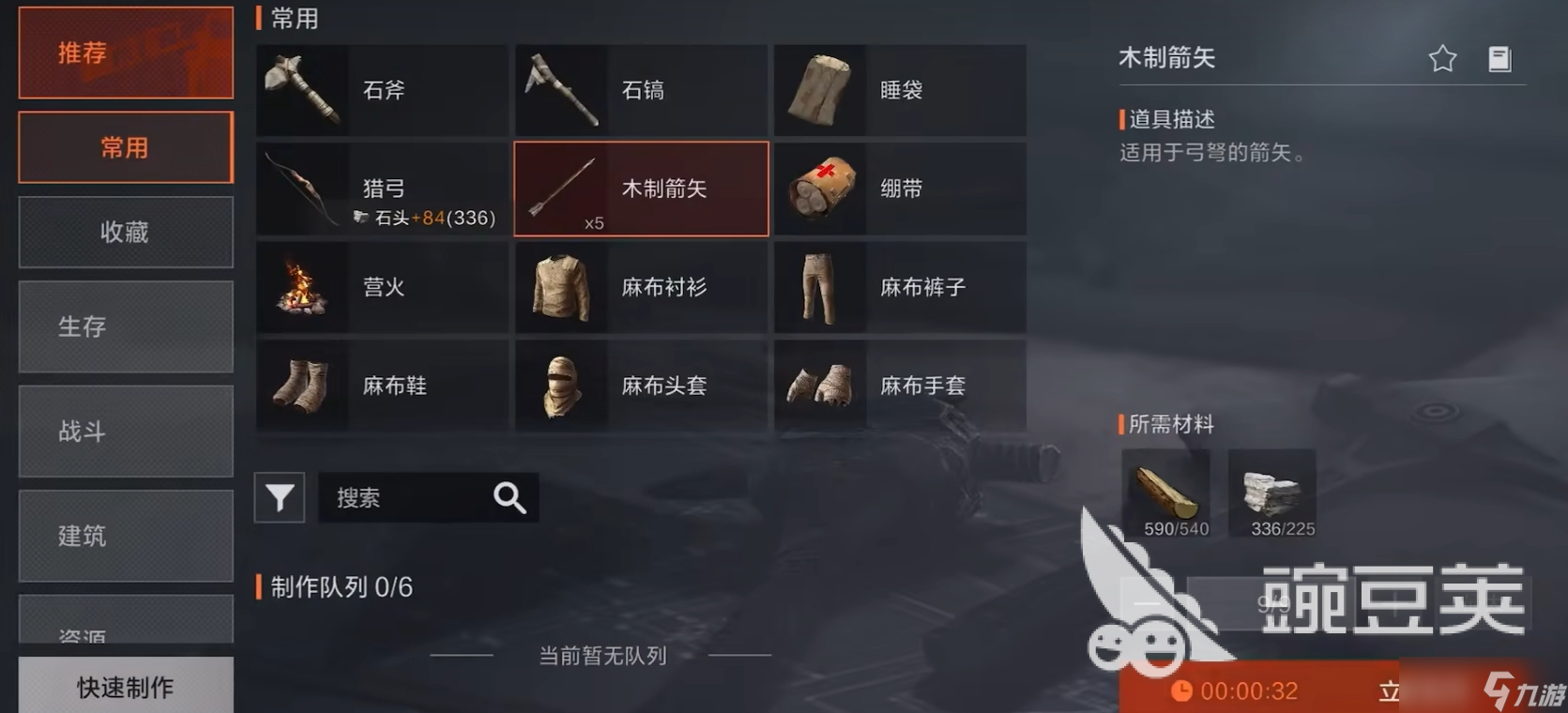This screenshot has height=713, width=1568.
Task: Switch to the 推荐 category tab
Action: (125, 53)
